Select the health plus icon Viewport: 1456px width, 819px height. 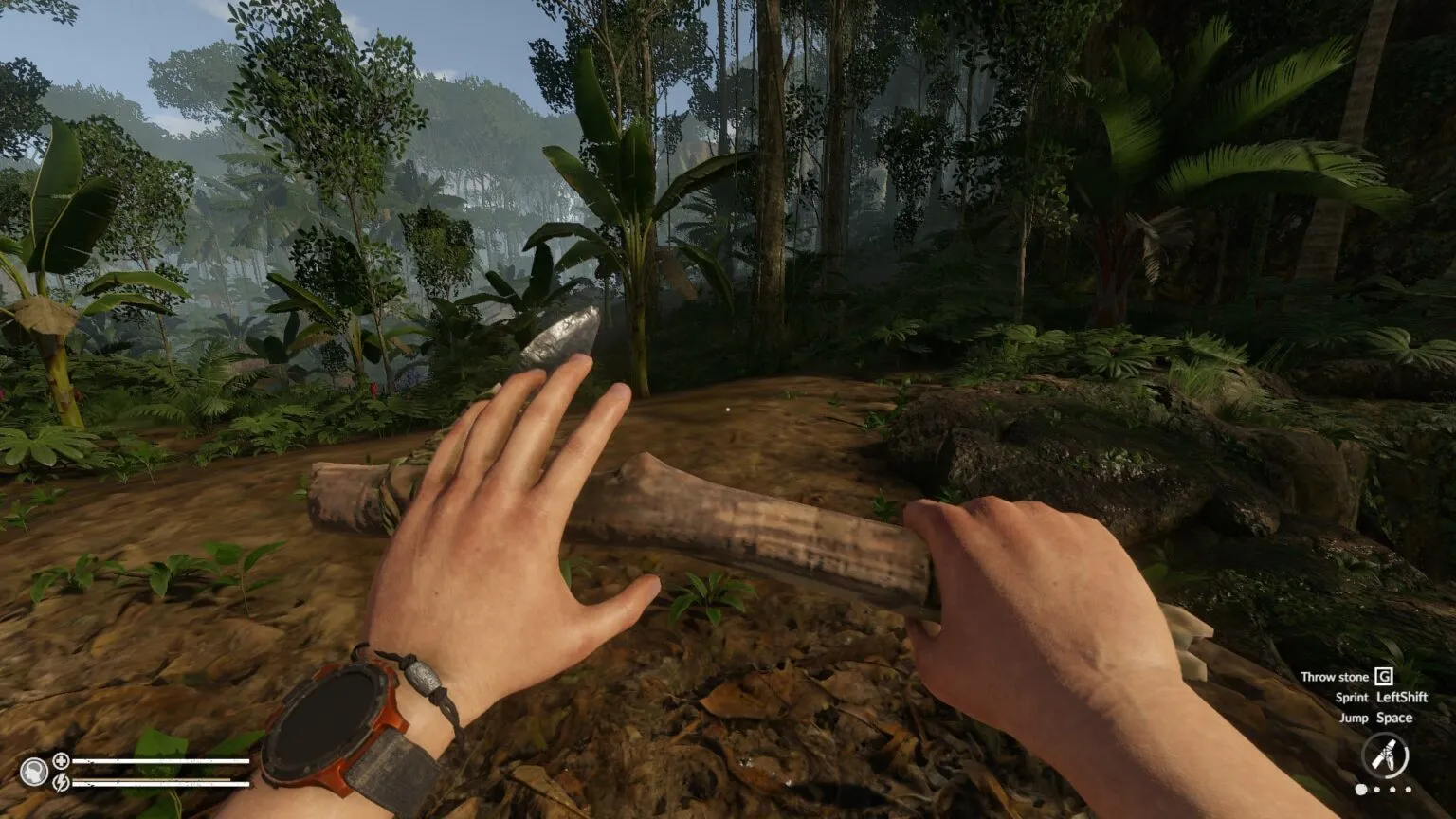61,760
